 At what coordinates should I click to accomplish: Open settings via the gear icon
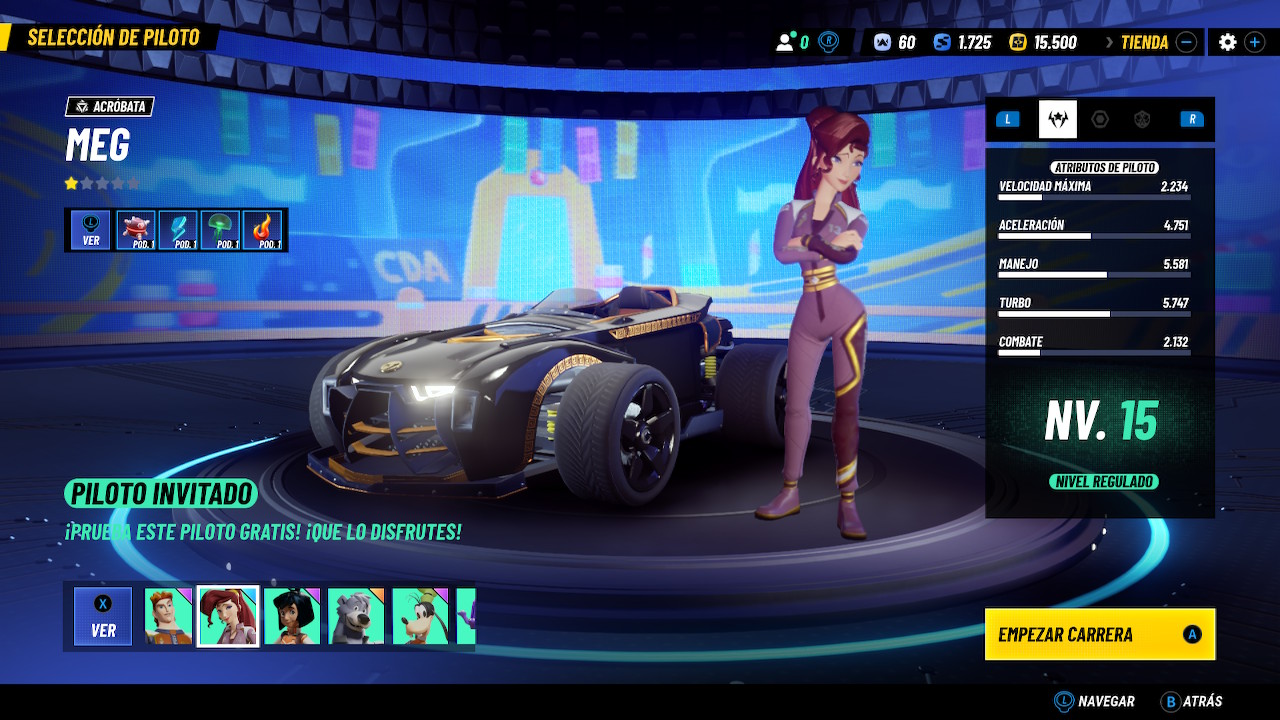1227,42
